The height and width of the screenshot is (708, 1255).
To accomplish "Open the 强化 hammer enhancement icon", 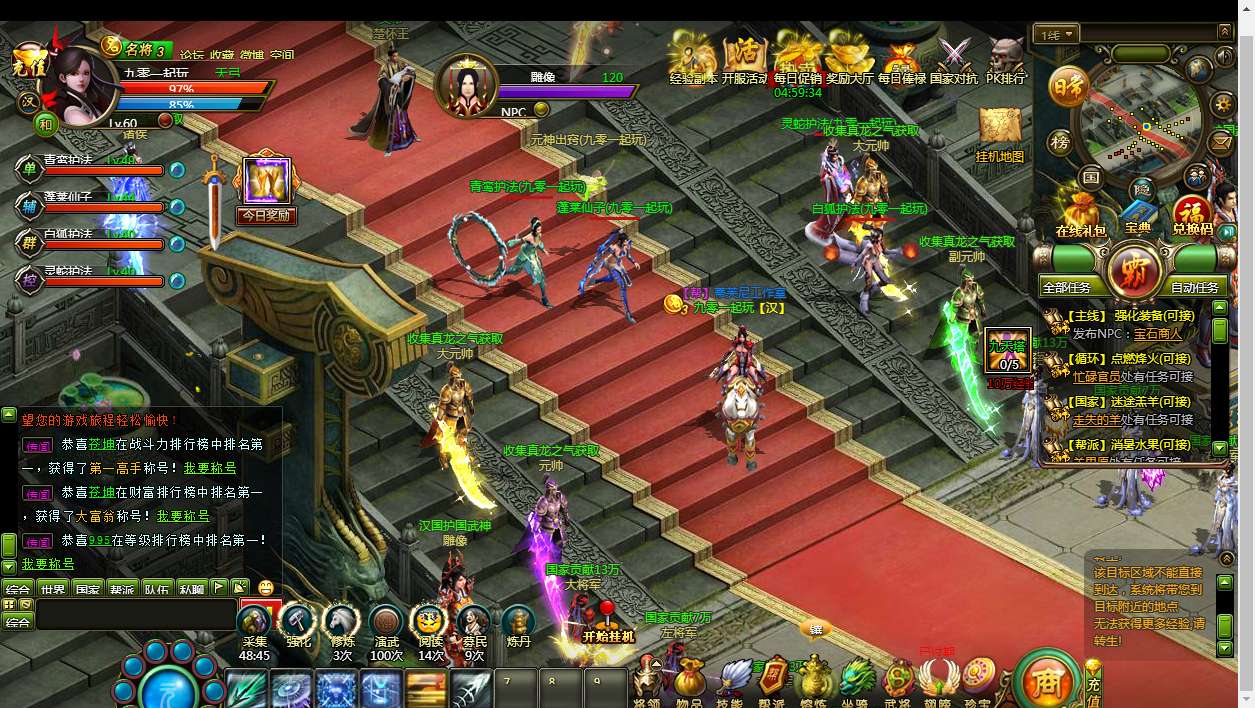I will click(x=298, y=625).
